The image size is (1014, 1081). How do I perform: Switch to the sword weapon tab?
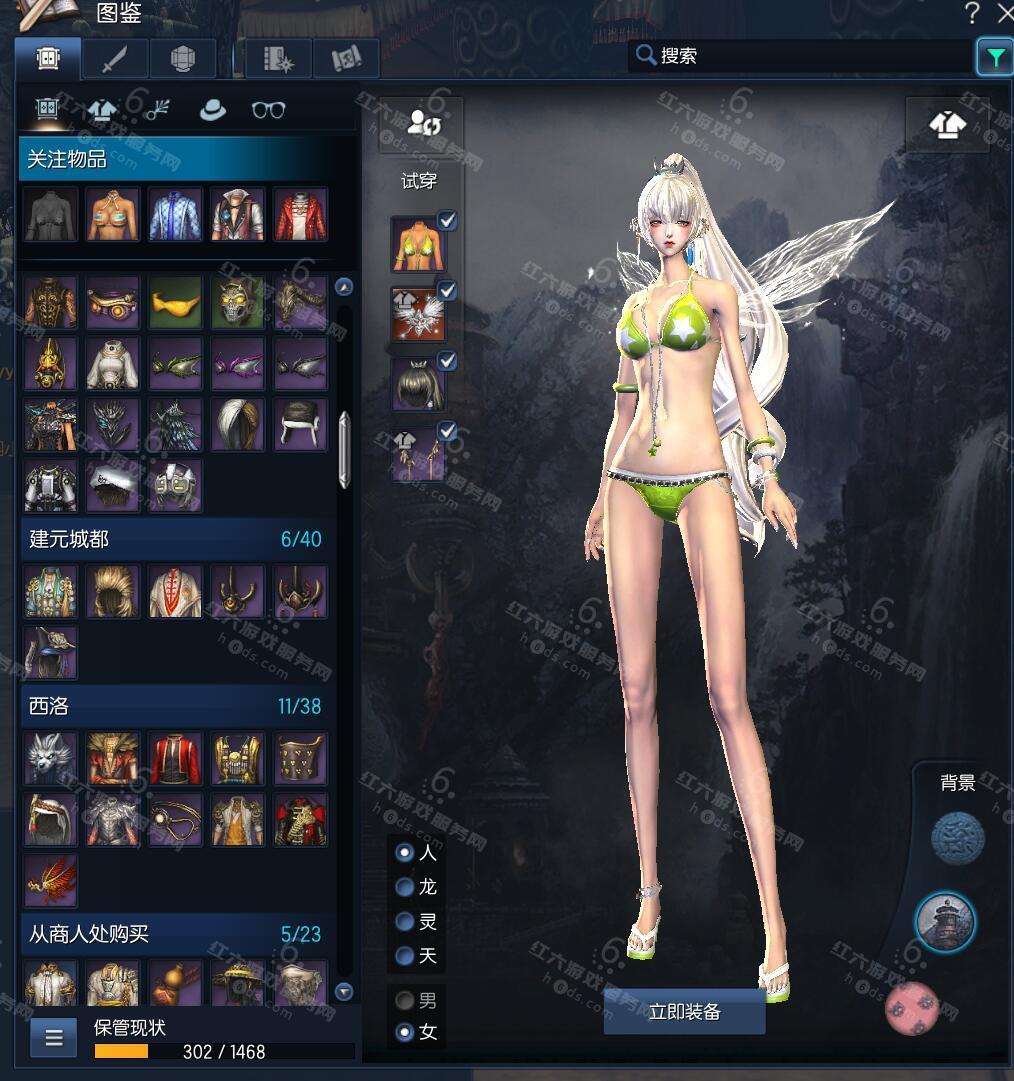coord(115,59)
